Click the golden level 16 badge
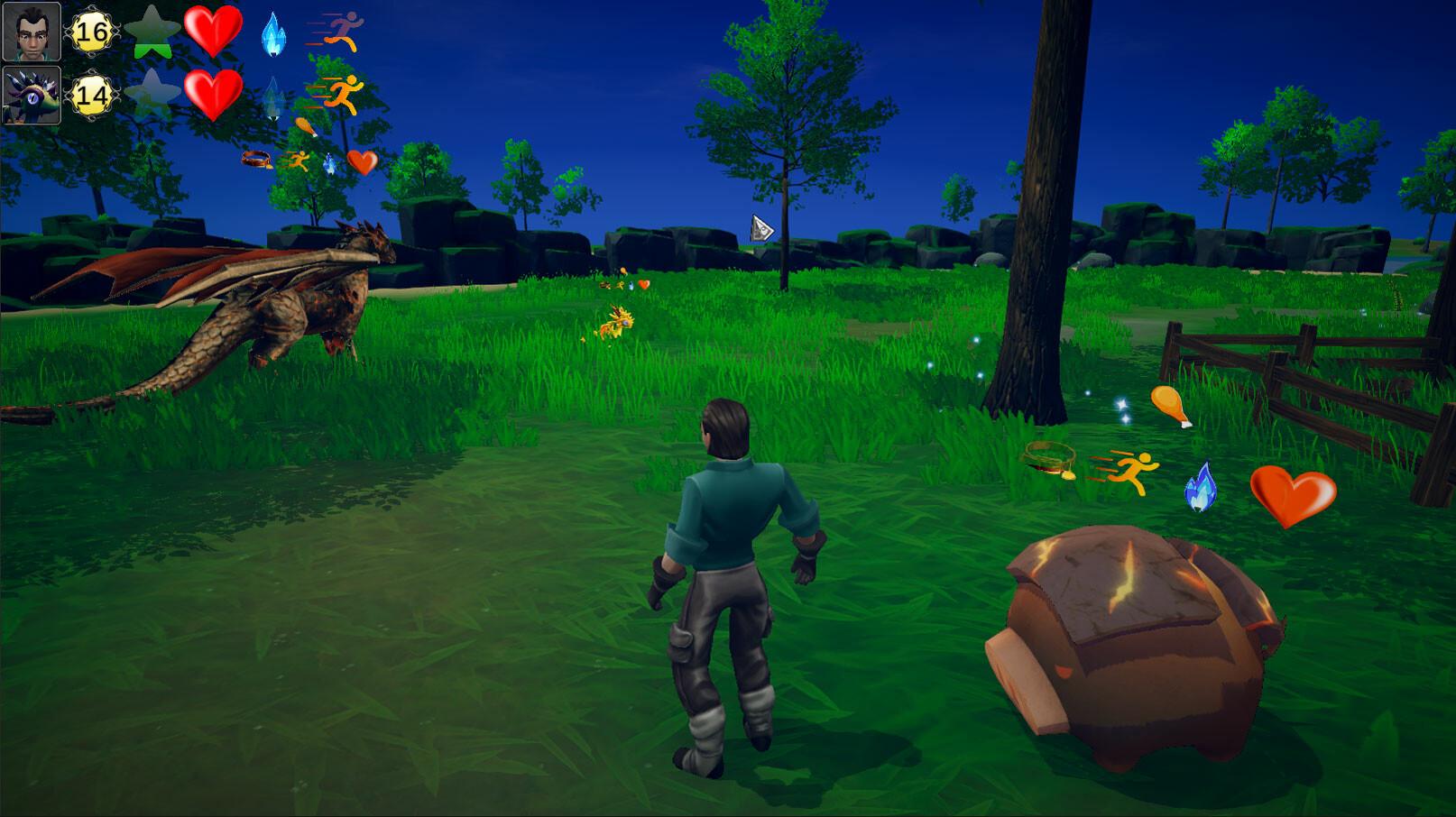 click(x=90, y=32)
